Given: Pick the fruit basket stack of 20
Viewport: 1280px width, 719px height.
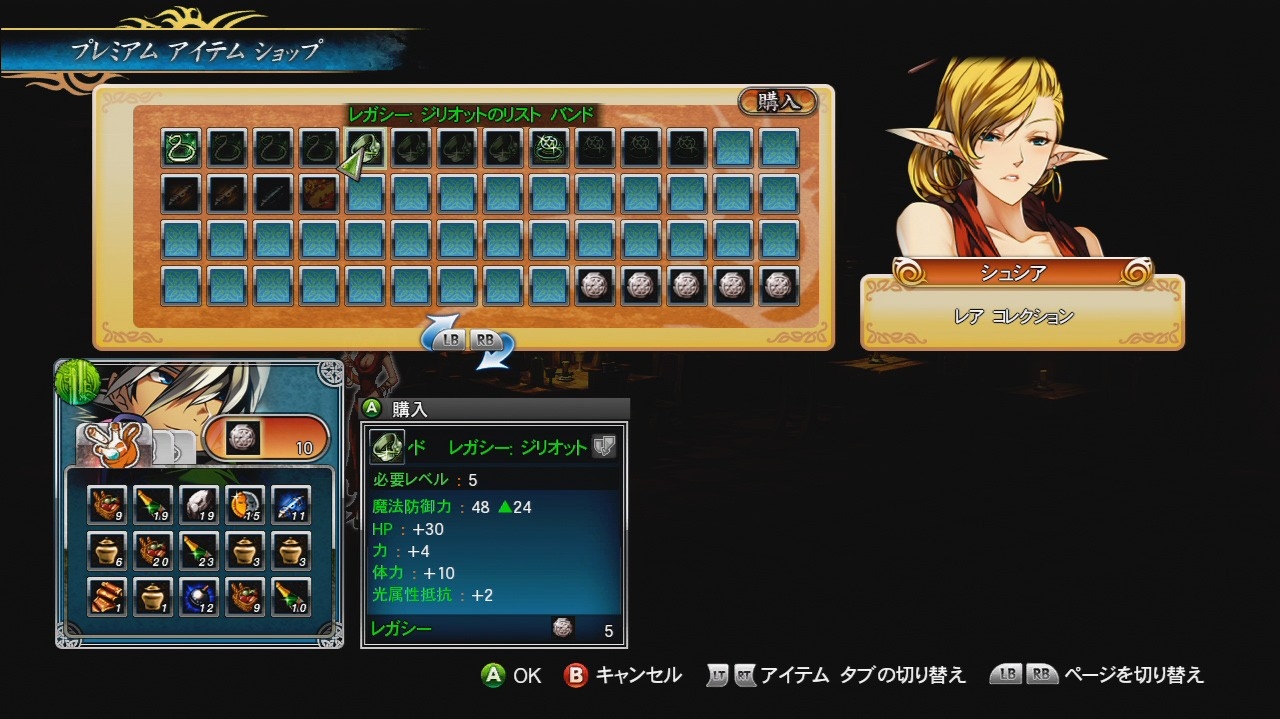Looking at the screenshot, I should [x=153, y=551].
